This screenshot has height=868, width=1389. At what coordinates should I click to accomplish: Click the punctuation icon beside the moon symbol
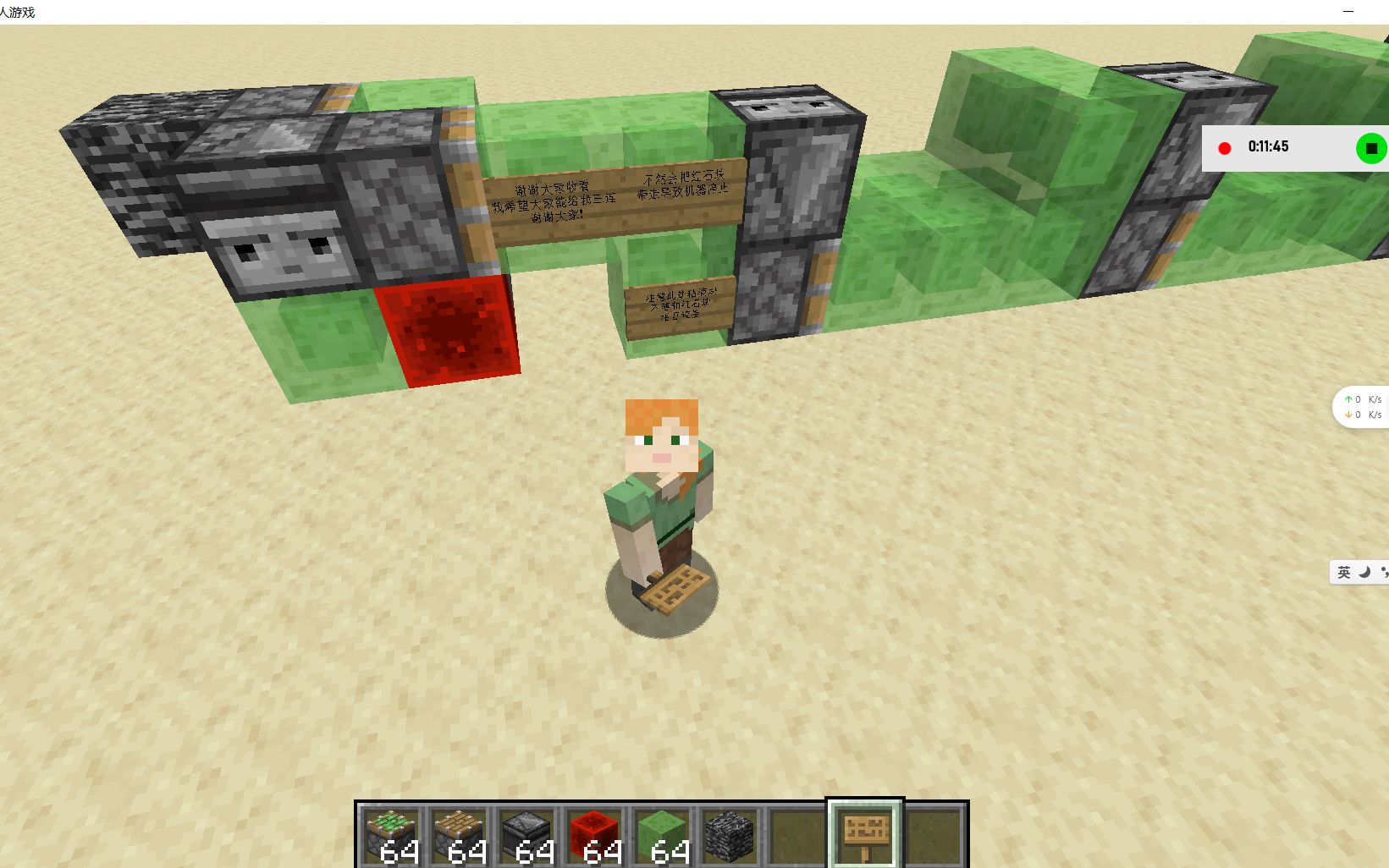(1383, 572)
